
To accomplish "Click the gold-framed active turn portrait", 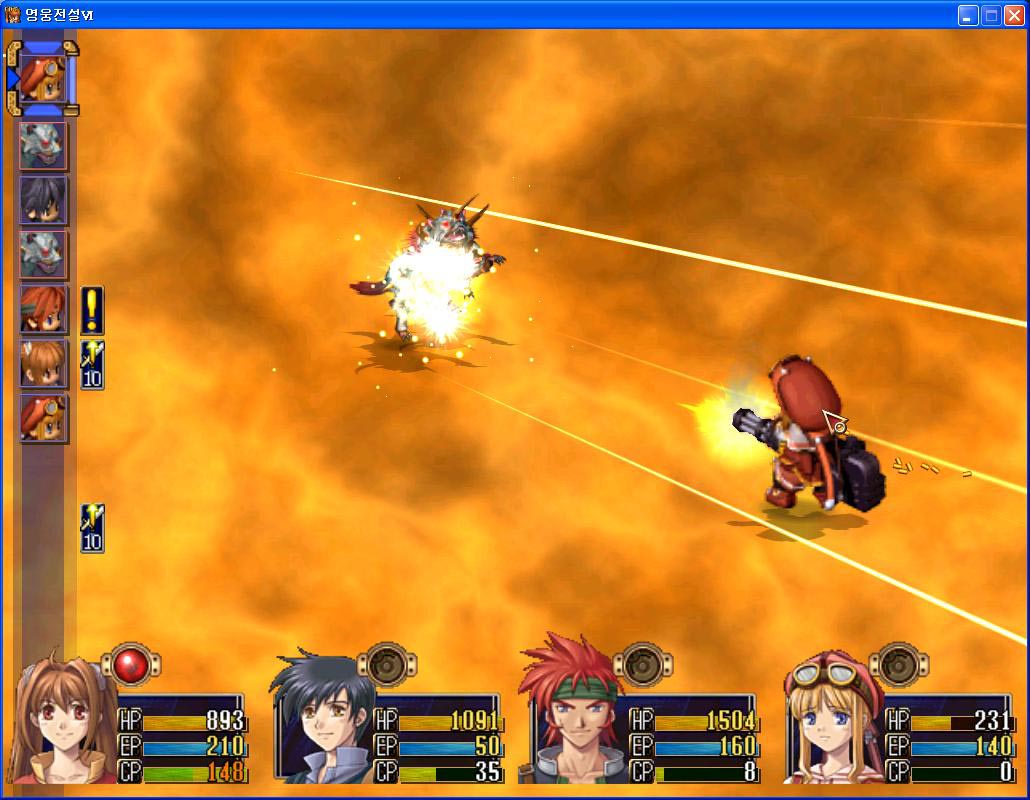I will (43, 77).
